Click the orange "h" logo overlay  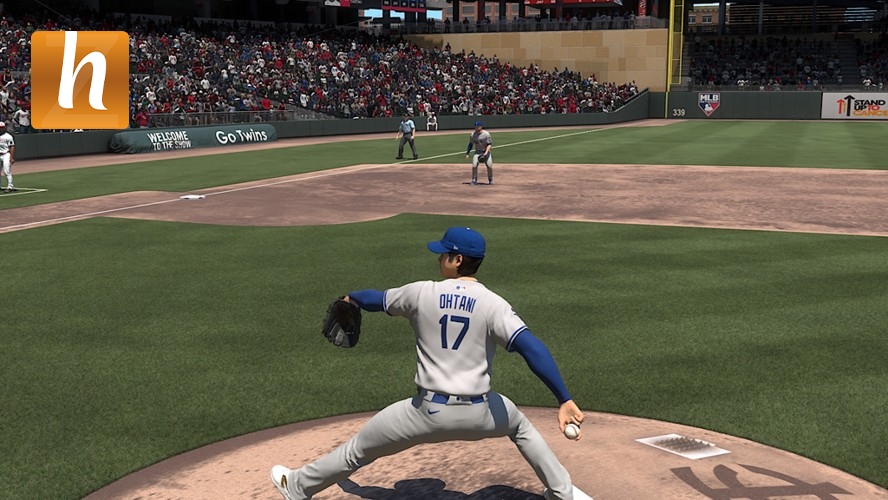point(80,80)
